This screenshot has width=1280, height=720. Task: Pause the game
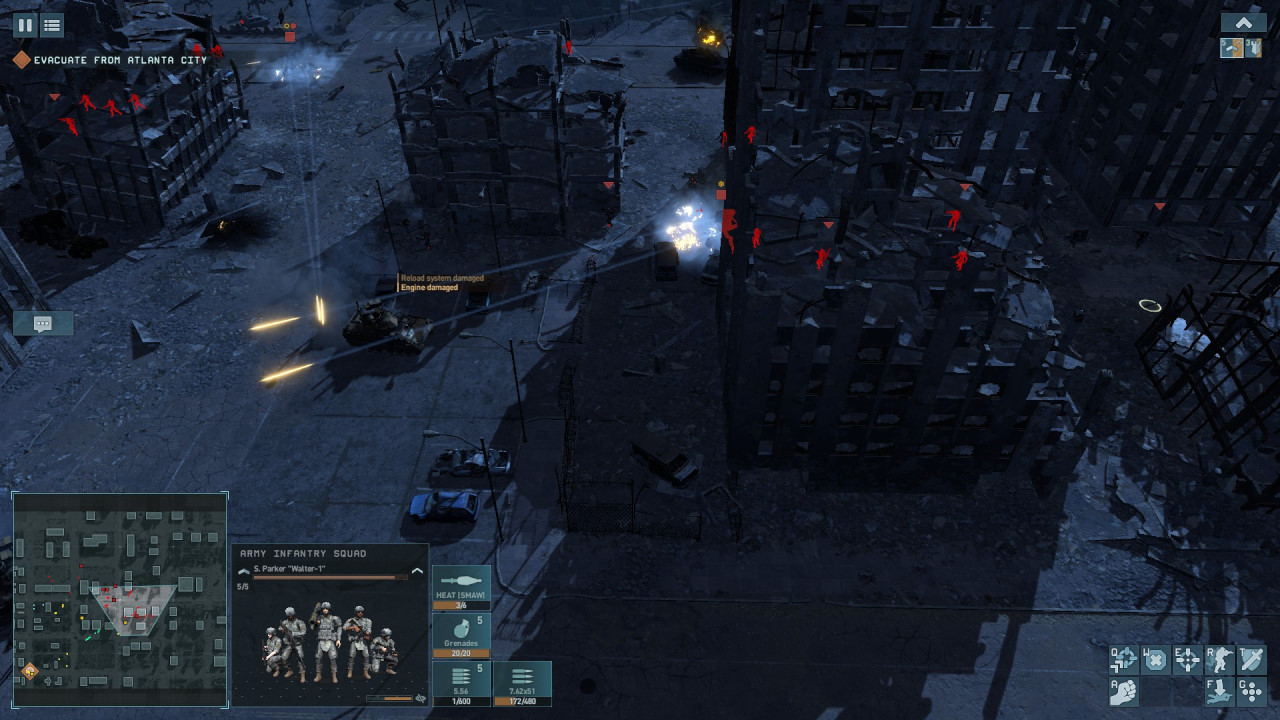pyautogui.click(x=25, y=25)
